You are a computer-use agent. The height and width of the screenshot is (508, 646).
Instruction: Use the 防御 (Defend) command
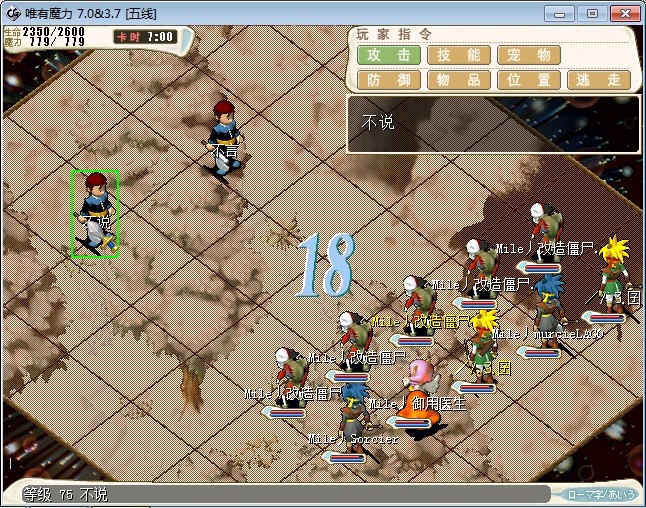click(389, 80)
